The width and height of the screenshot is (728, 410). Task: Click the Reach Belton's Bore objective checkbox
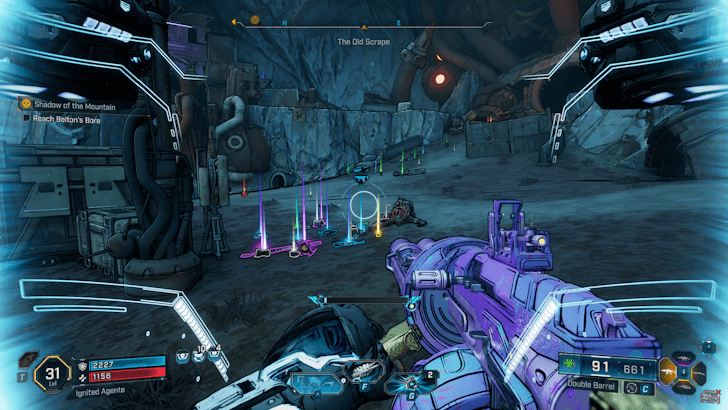pyautogui.click(x=27, y=117)
